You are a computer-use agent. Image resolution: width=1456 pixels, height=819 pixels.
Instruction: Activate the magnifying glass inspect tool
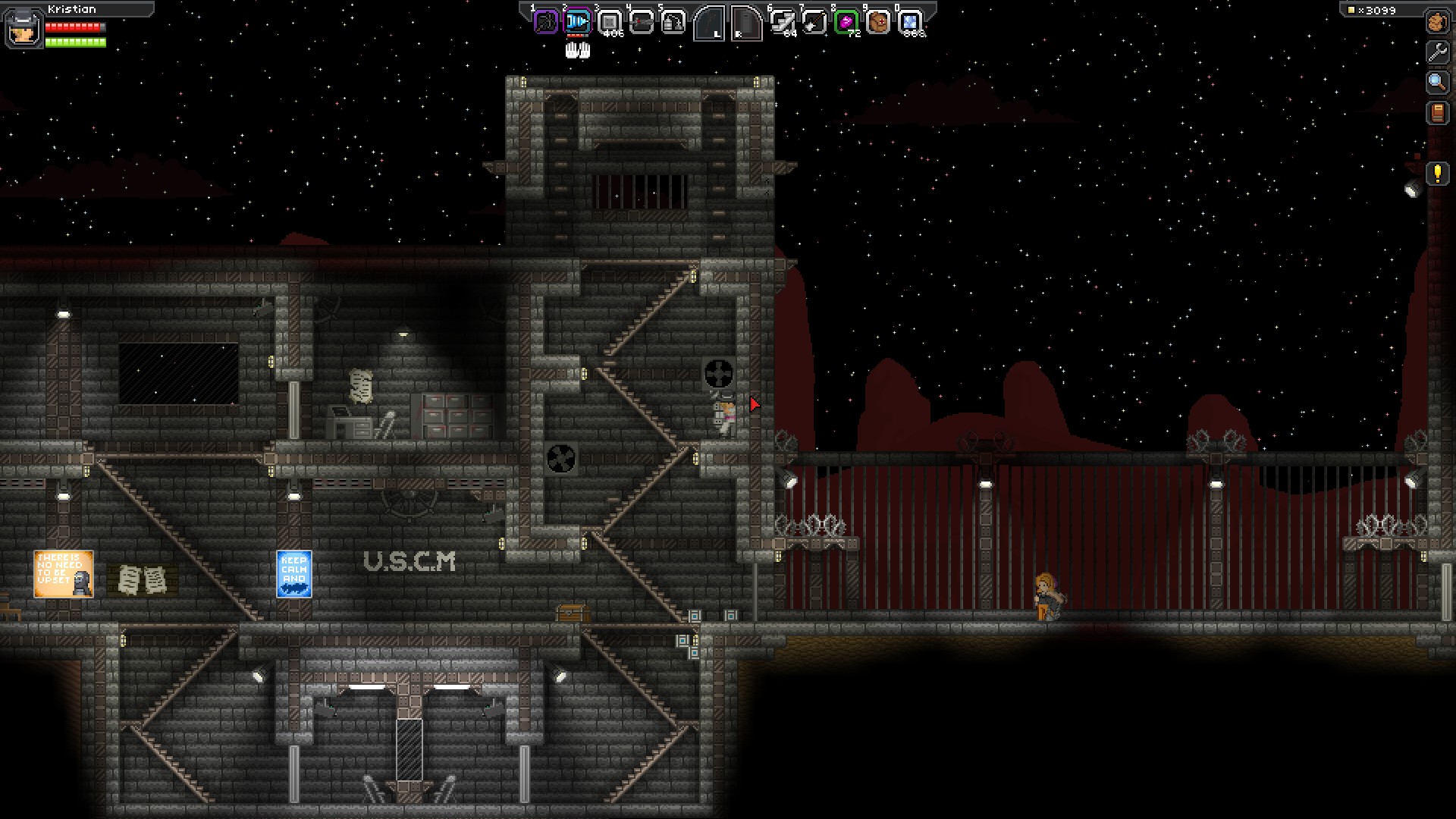pos(1437,82)
